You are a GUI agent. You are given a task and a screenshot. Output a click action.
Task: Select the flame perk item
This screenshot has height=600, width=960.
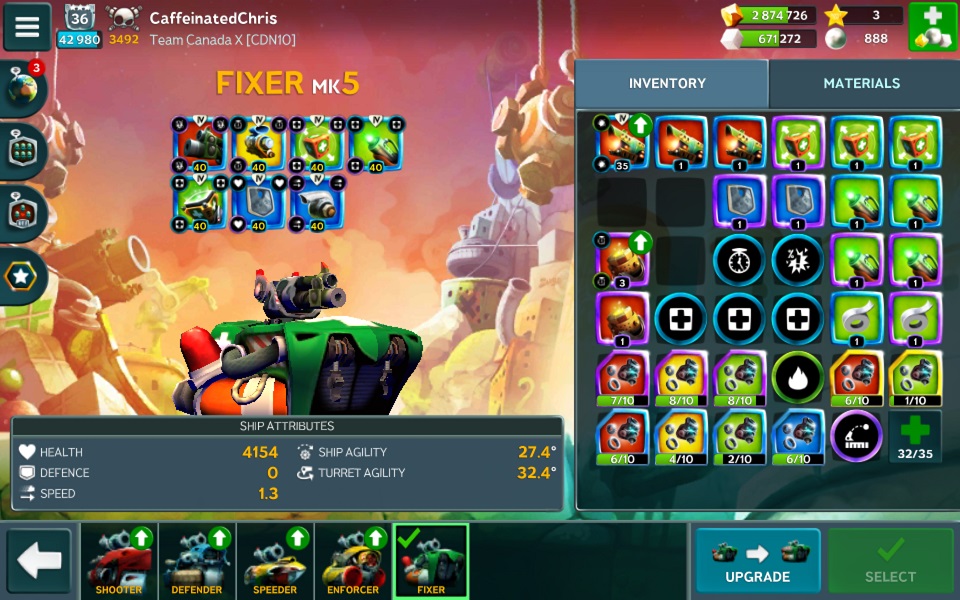(797, 377)
